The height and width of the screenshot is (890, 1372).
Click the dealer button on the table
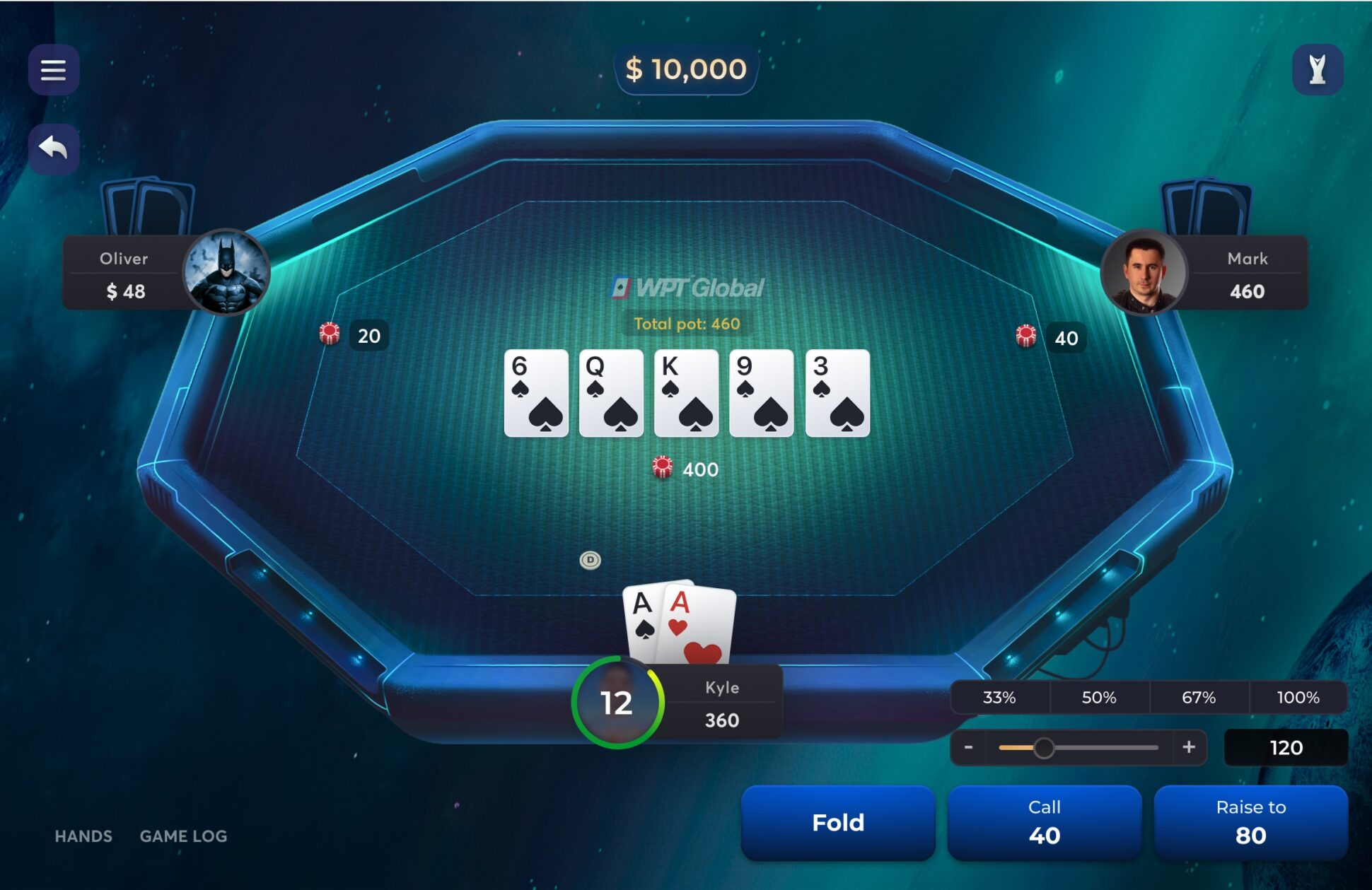pyautogui.click(x=591, y=560)
